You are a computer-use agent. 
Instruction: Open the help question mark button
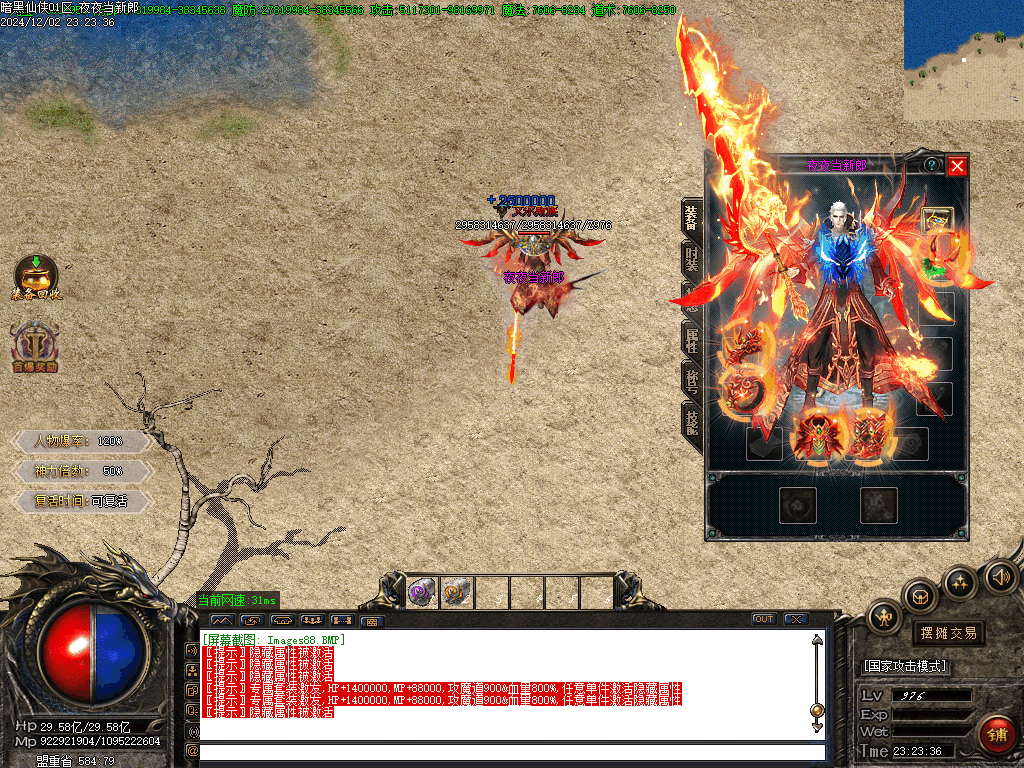point(931,165)
